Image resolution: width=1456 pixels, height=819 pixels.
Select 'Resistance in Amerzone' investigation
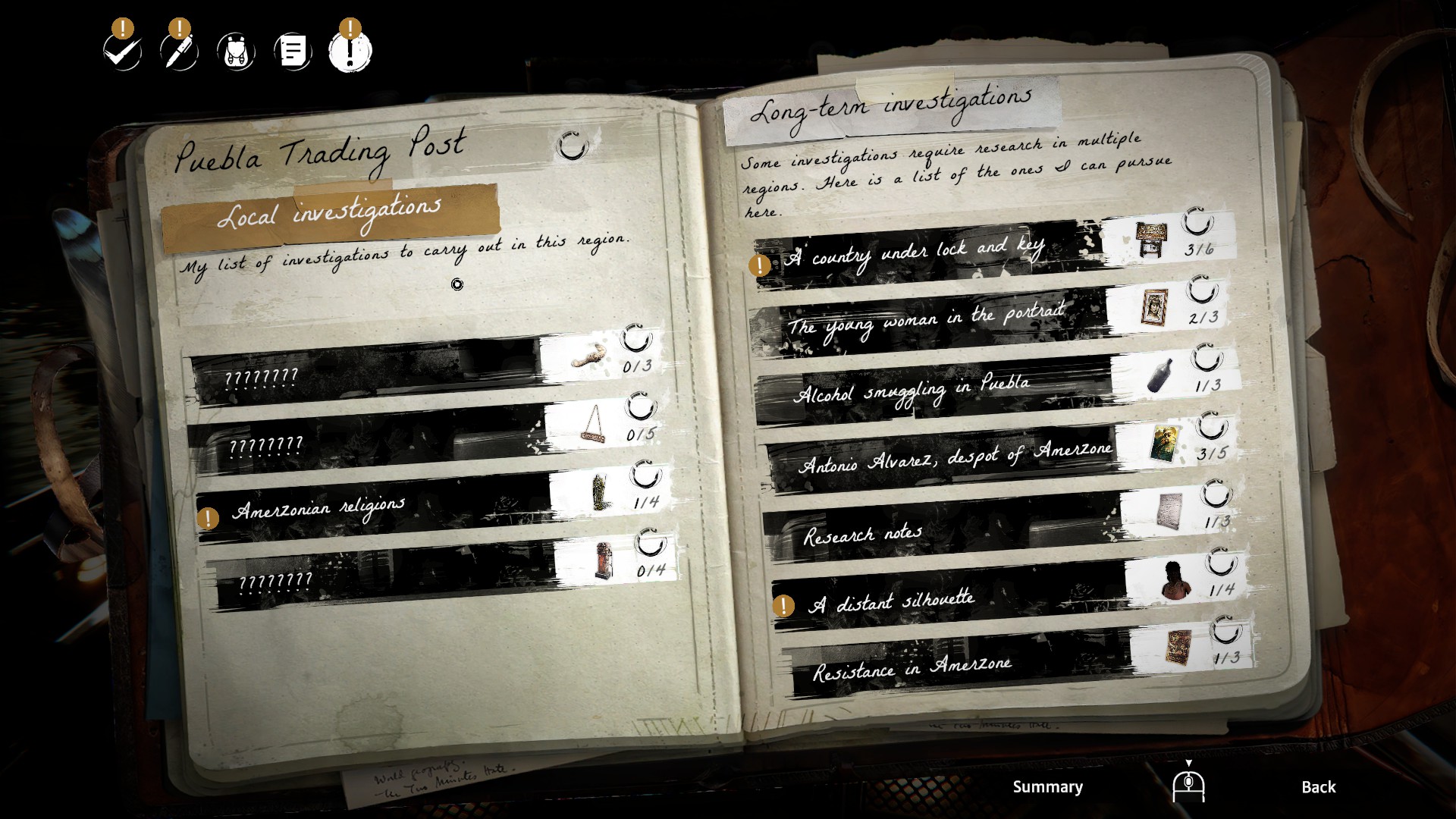[912, 668]
